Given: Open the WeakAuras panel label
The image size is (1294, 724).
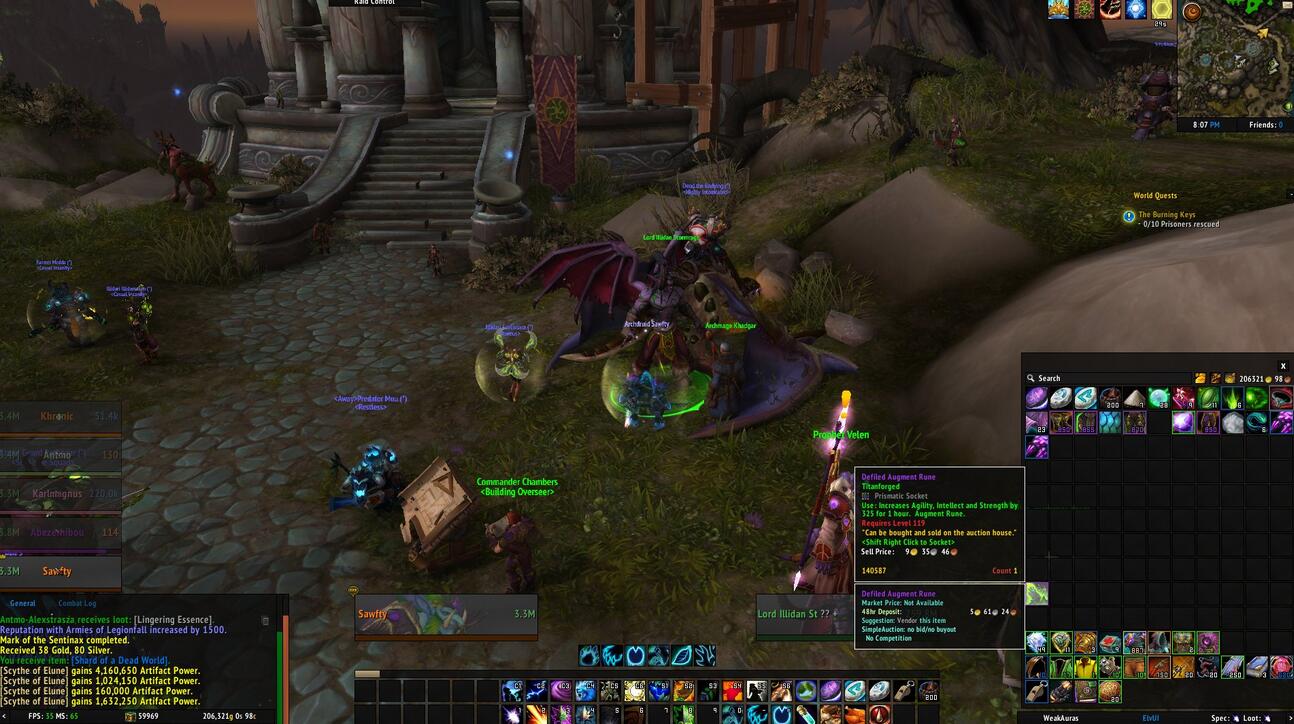Looking at the screenshot, I should (x=1061, y=718).
